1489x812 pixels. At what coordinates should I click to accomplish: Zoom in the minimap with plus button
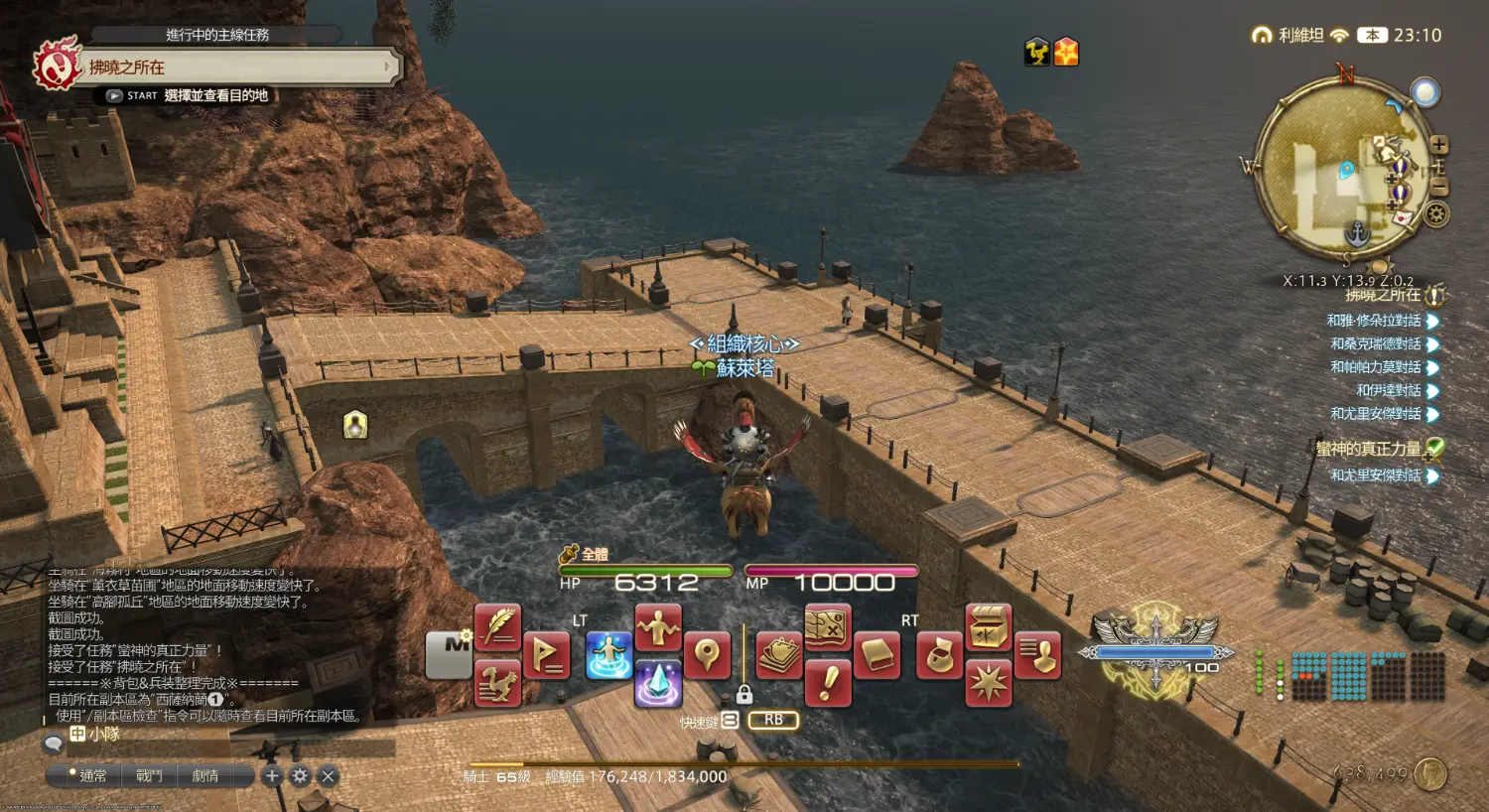pyautogui.click(x=1439, y=145)
